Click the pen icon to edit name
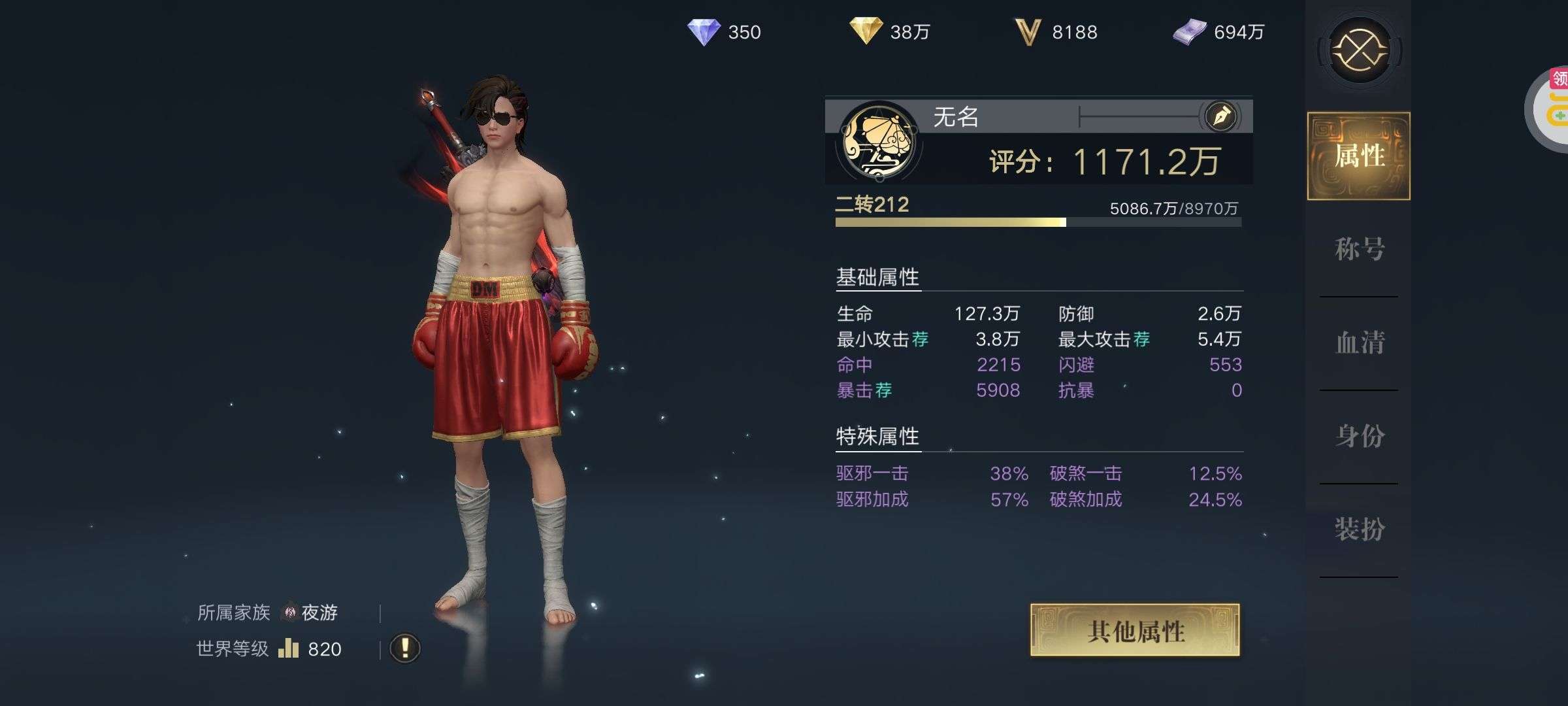The image size is (1568, 706). pyautogui.click(x=1221, y=117)
